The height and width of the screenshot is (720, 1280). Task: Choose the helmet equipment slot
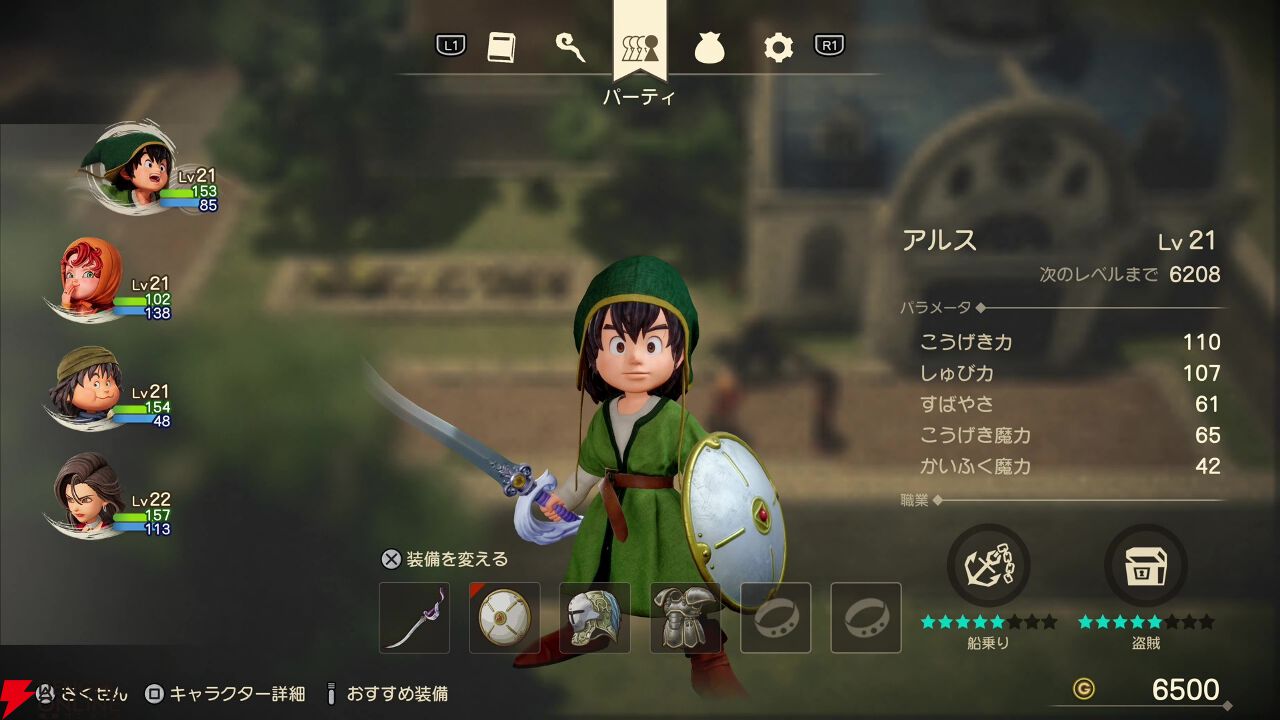coord(595,618)
